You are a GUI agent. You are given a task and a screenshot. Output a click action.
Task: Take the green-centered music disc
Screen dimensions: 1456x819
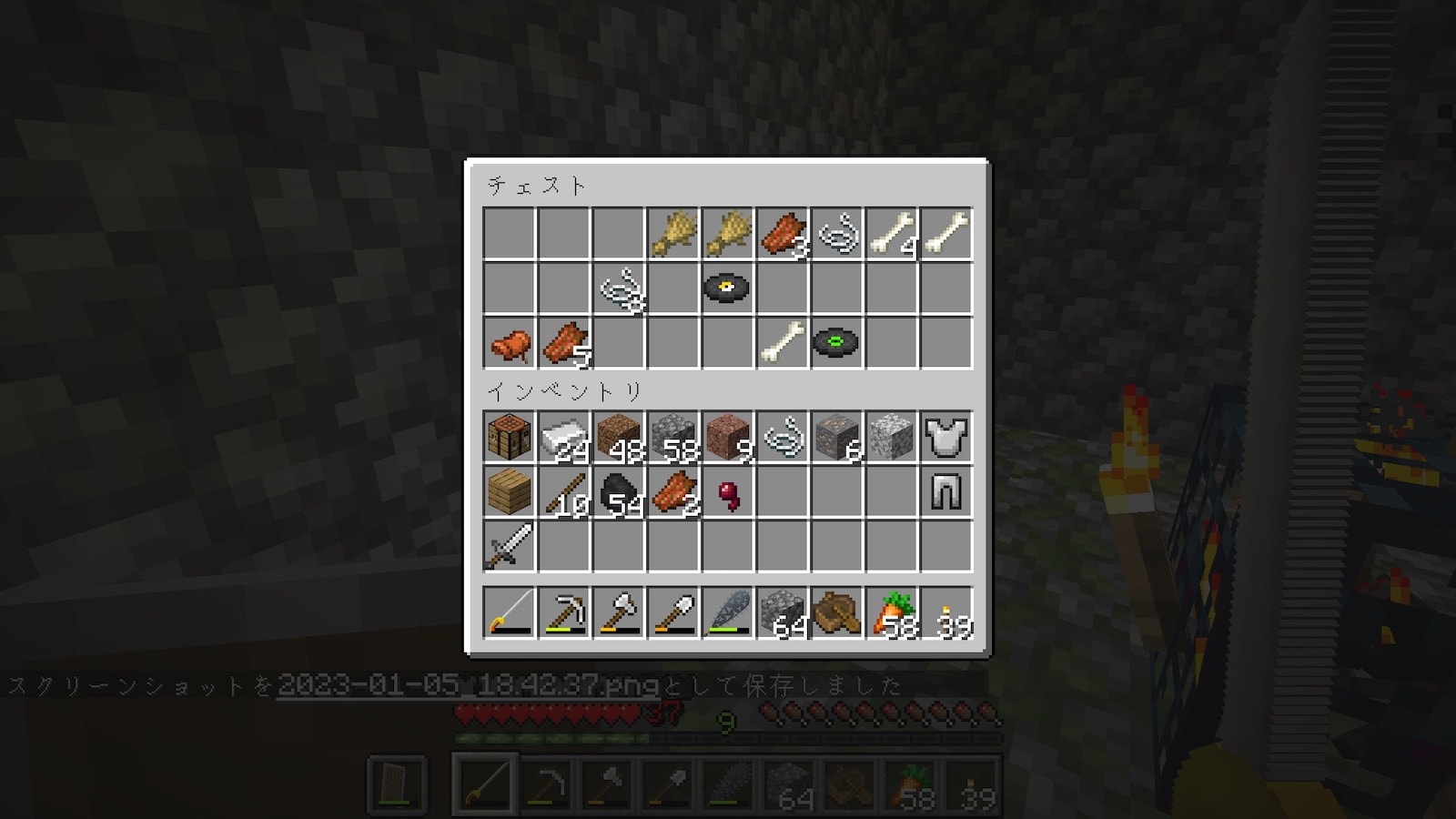point(837,343)
